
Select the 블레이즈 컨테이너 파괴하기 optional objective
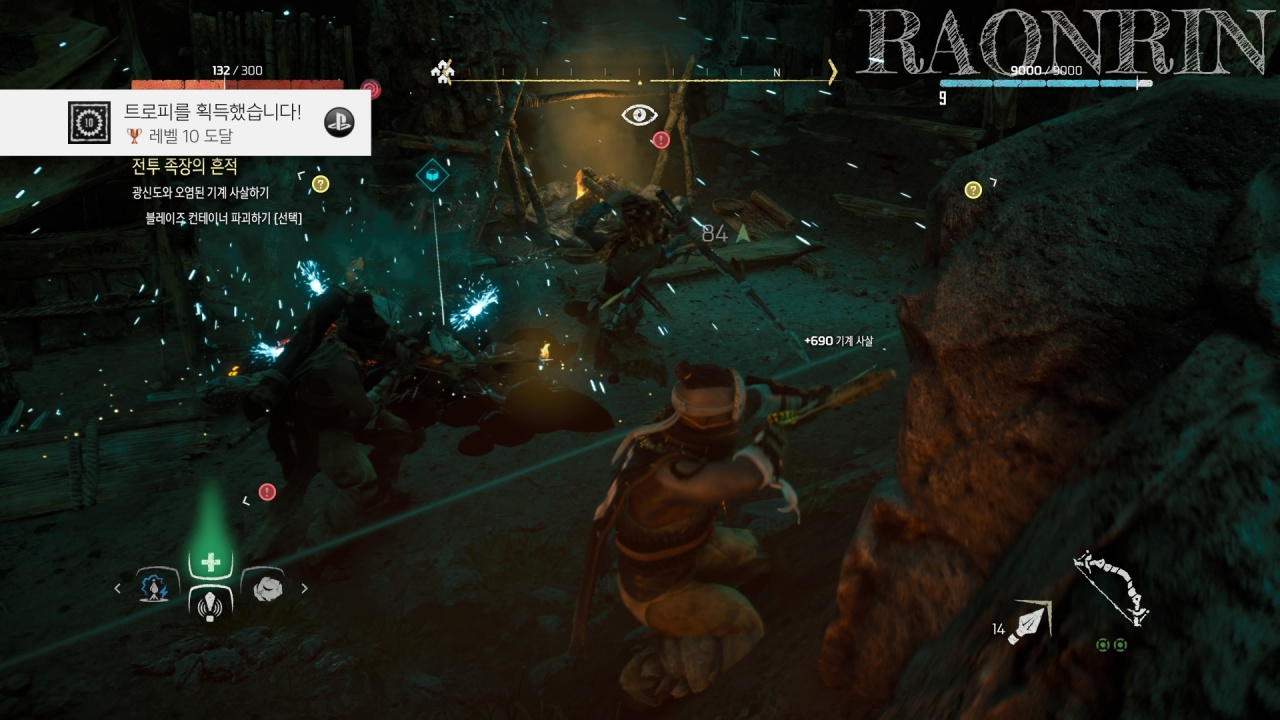(223, 217)
